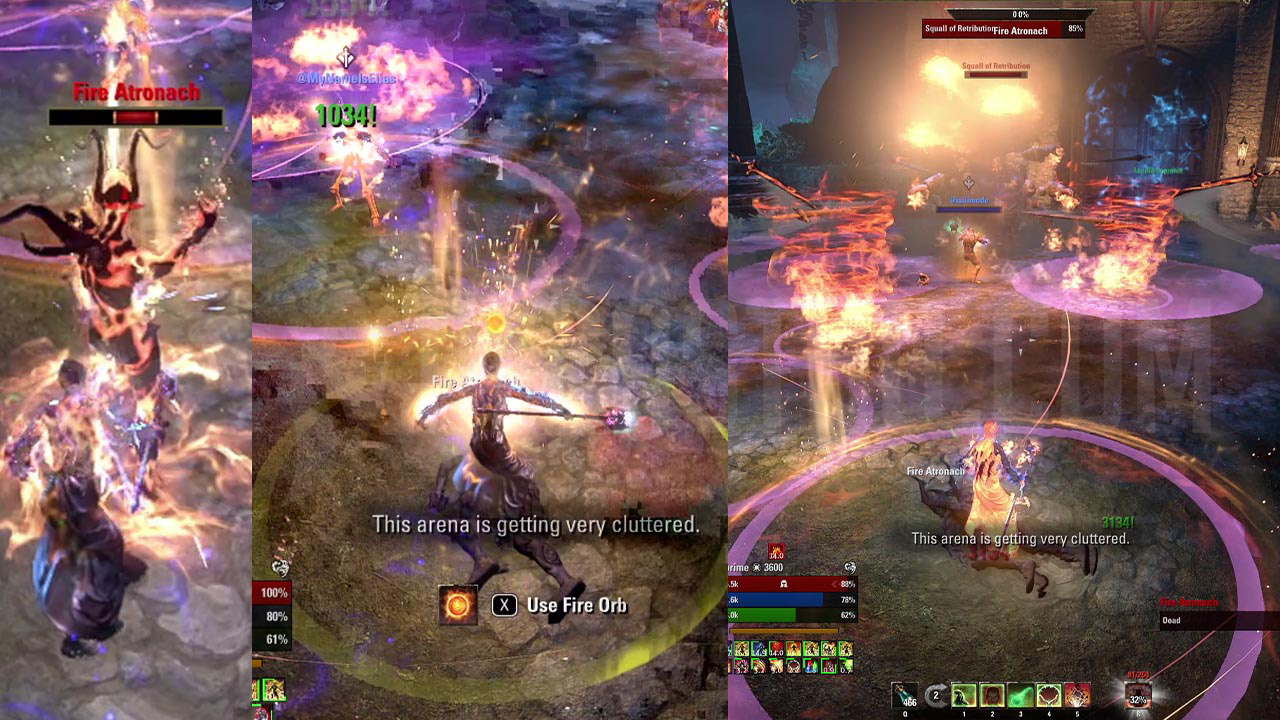Activate the face ability in slot 2
The height and width of the screenshot is (720, 1280).
[992, 695]
